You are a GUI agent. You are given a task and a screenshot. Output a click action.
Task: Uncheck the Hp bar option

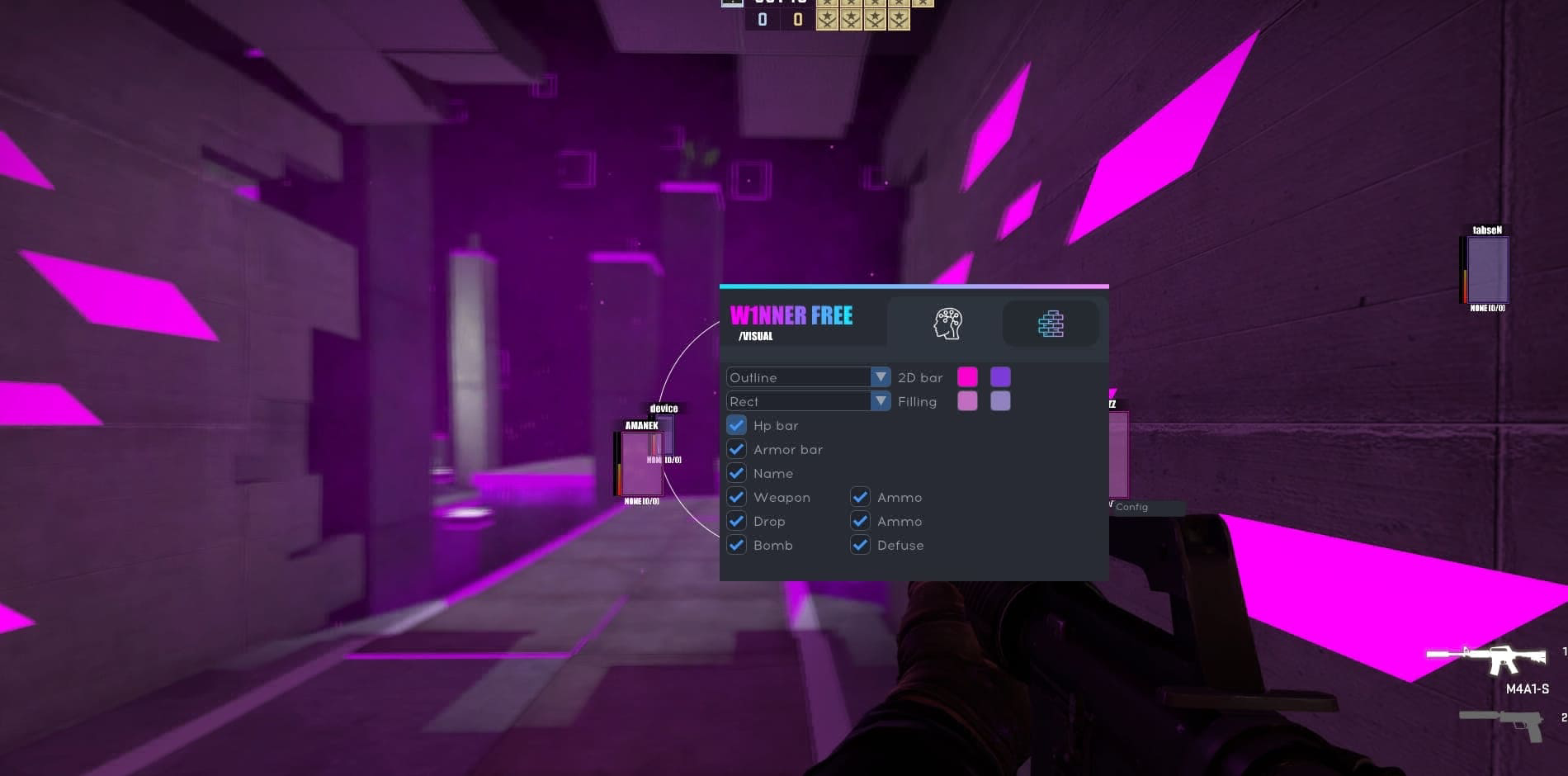click(736, 425)
